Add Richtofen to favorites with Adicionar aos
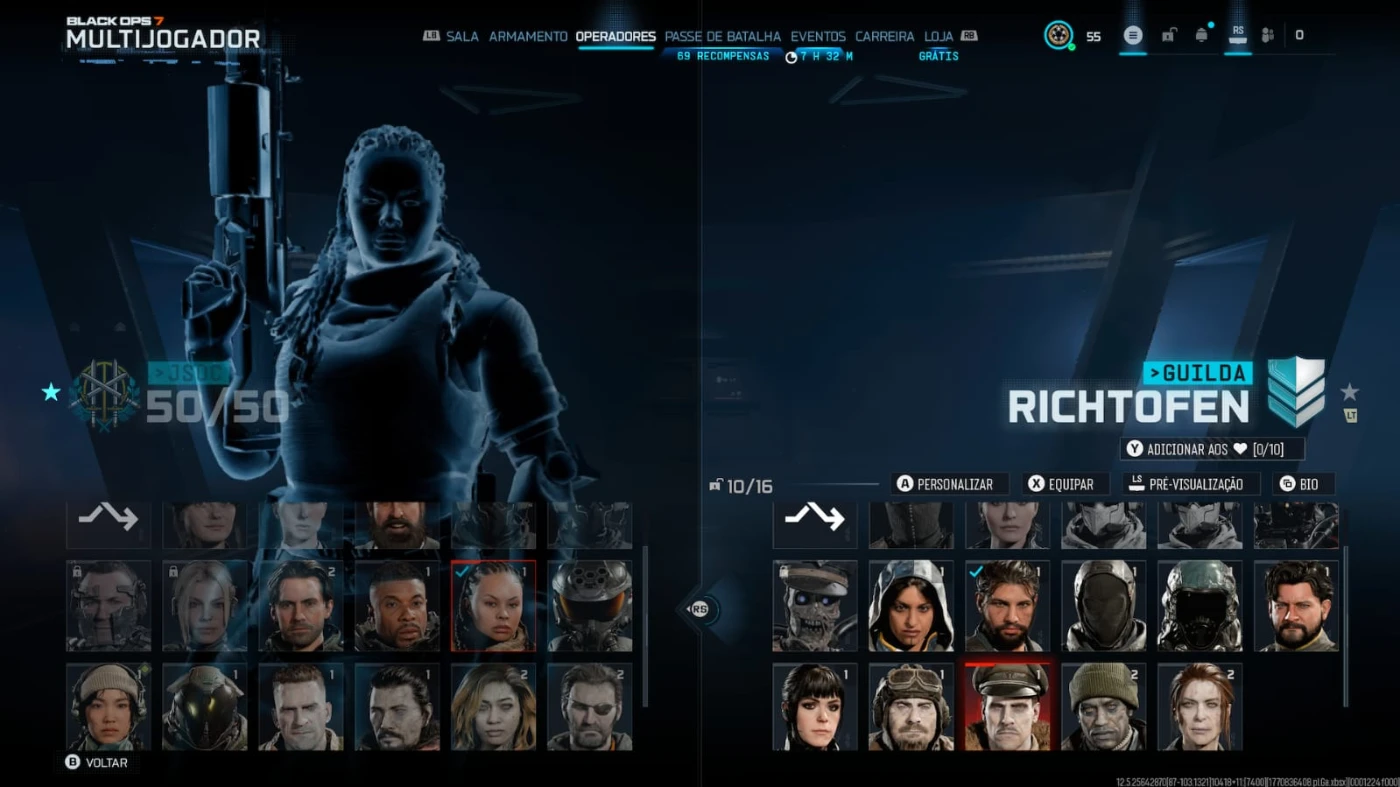The height and width of the screenshot is (787, 1400). [x=1213, y=449]
